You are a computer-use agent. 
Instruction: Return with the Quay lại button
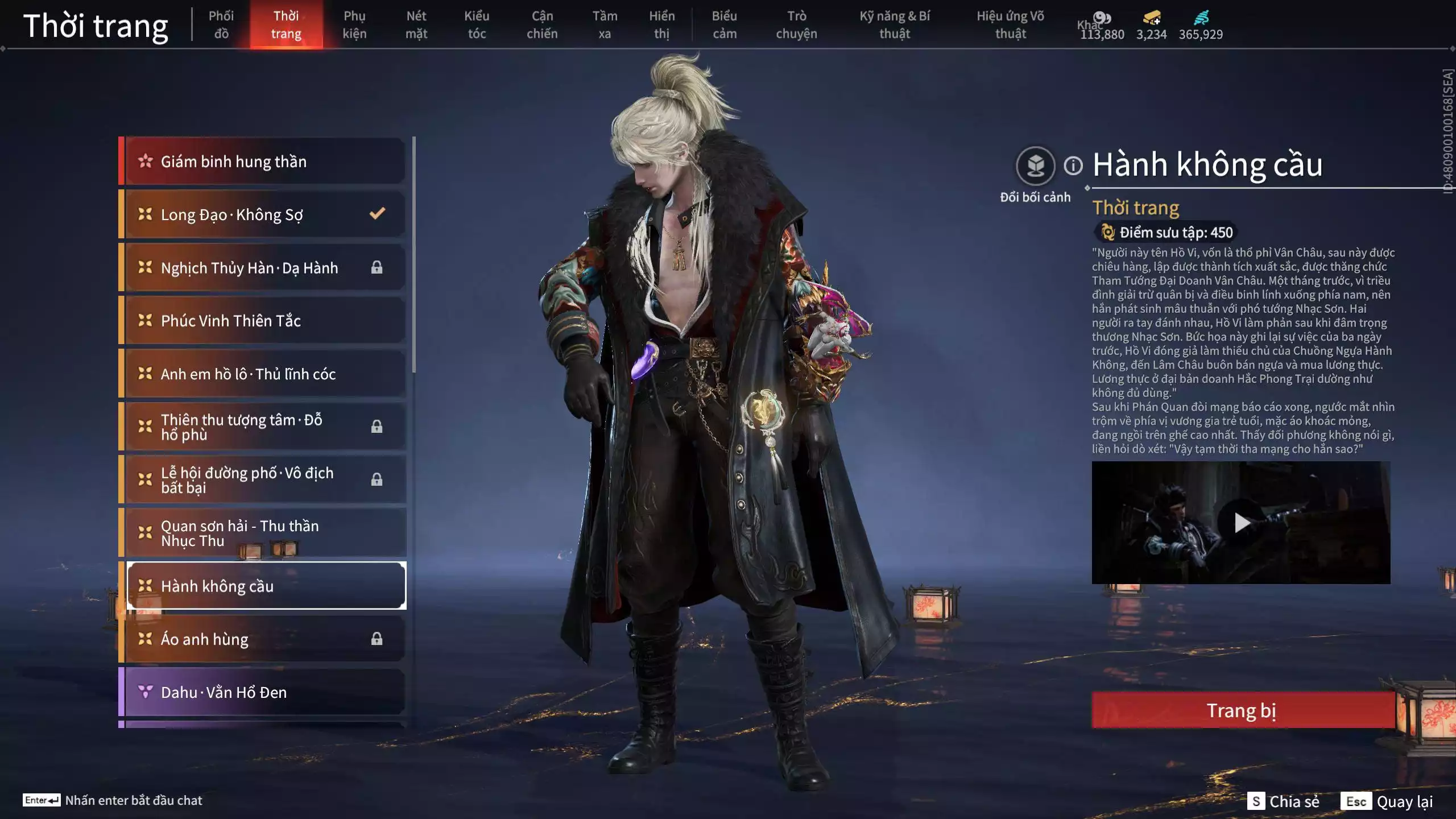pos(1388,801)
